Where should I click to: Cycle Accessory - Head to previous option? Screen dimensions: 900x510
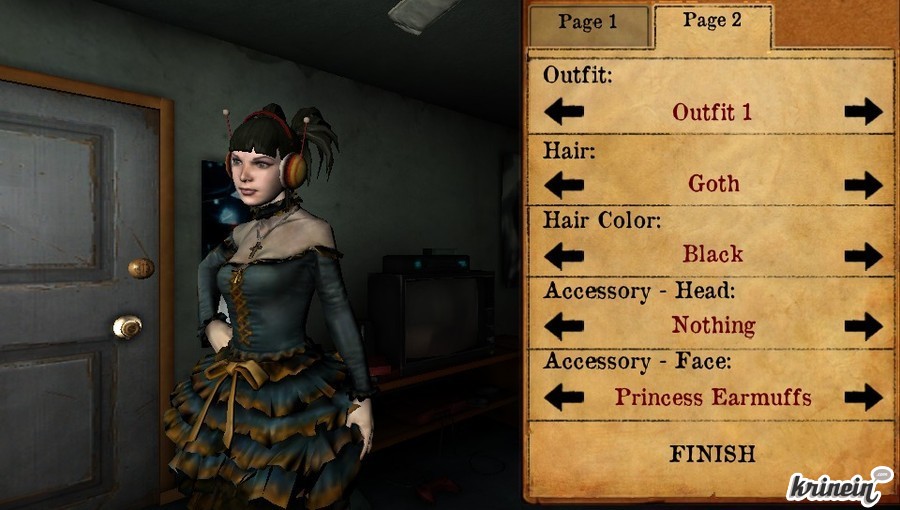coord(564,326)
